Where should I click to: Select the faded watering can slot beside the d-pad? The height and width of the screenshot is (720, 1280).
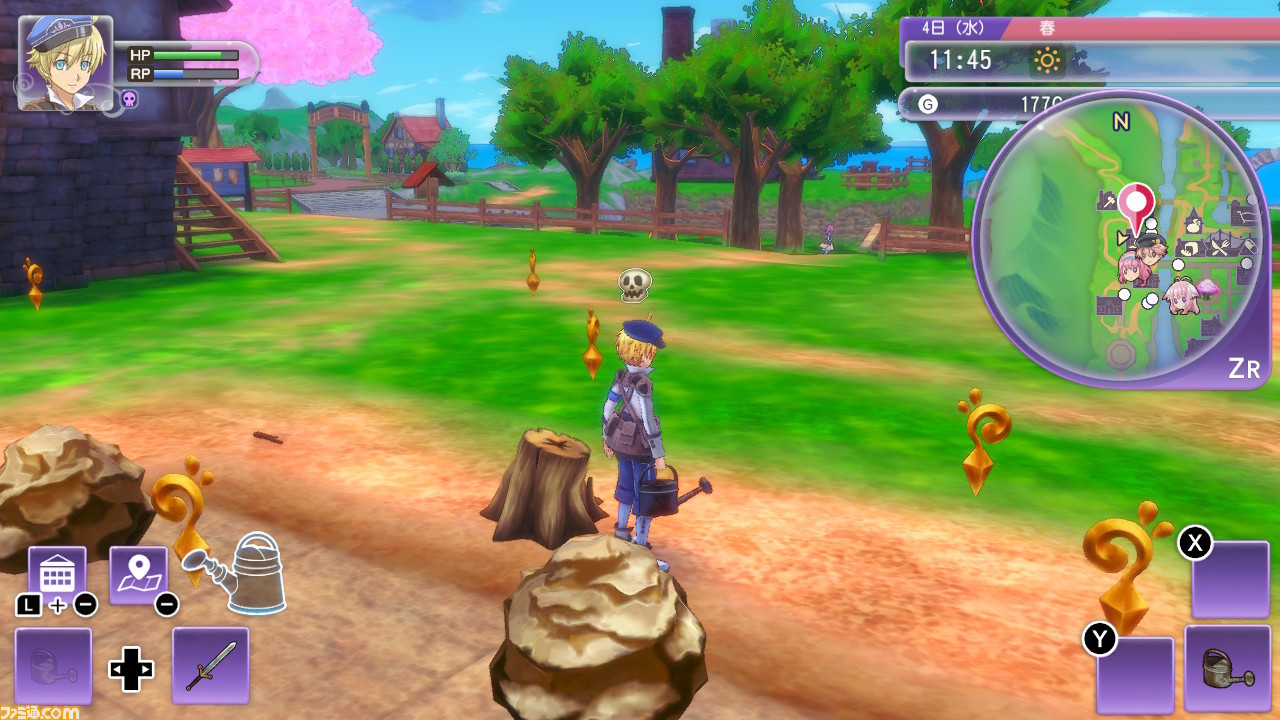tap(53, 666)
